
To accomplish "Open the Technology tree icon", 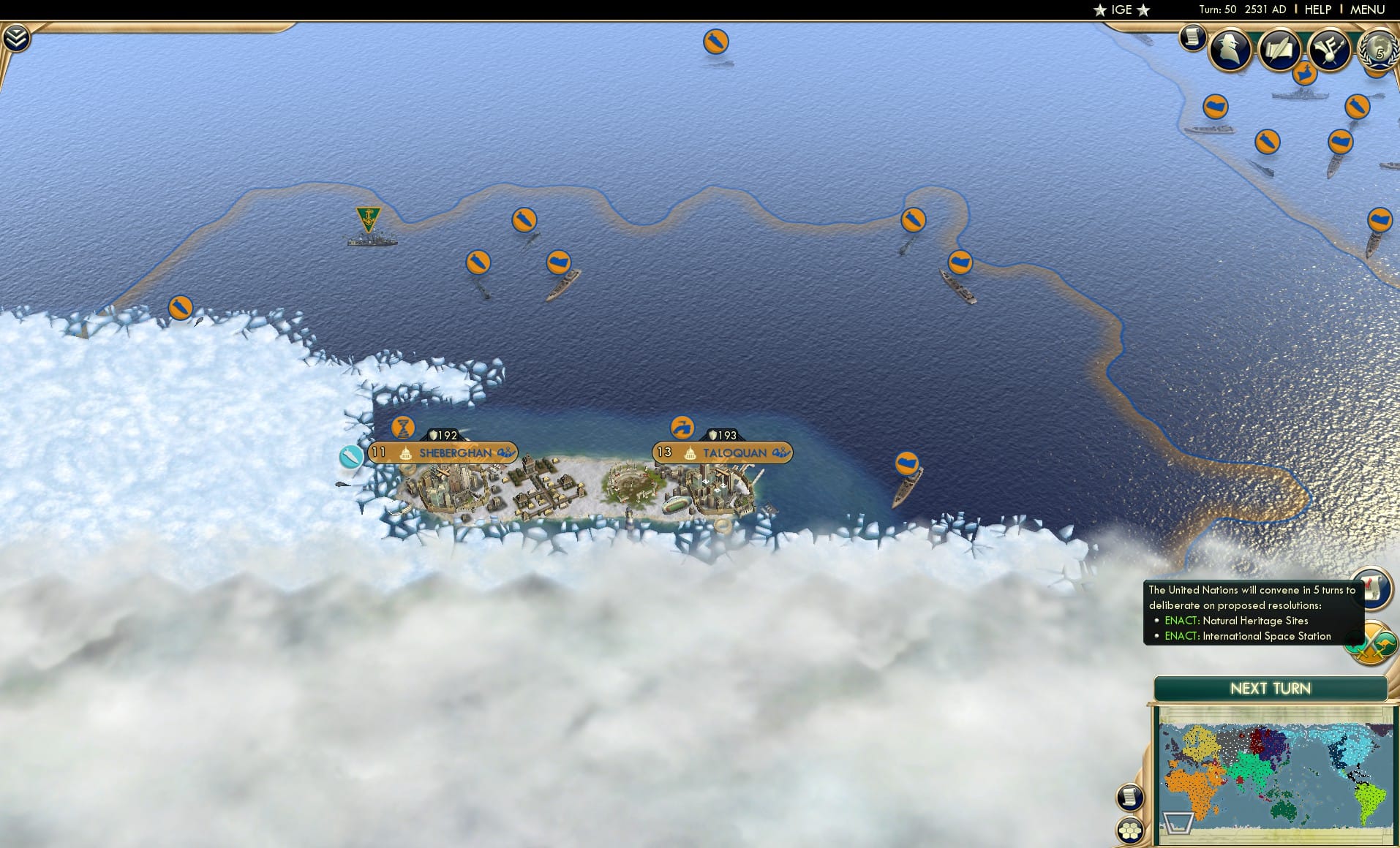I will [1330, 49].
